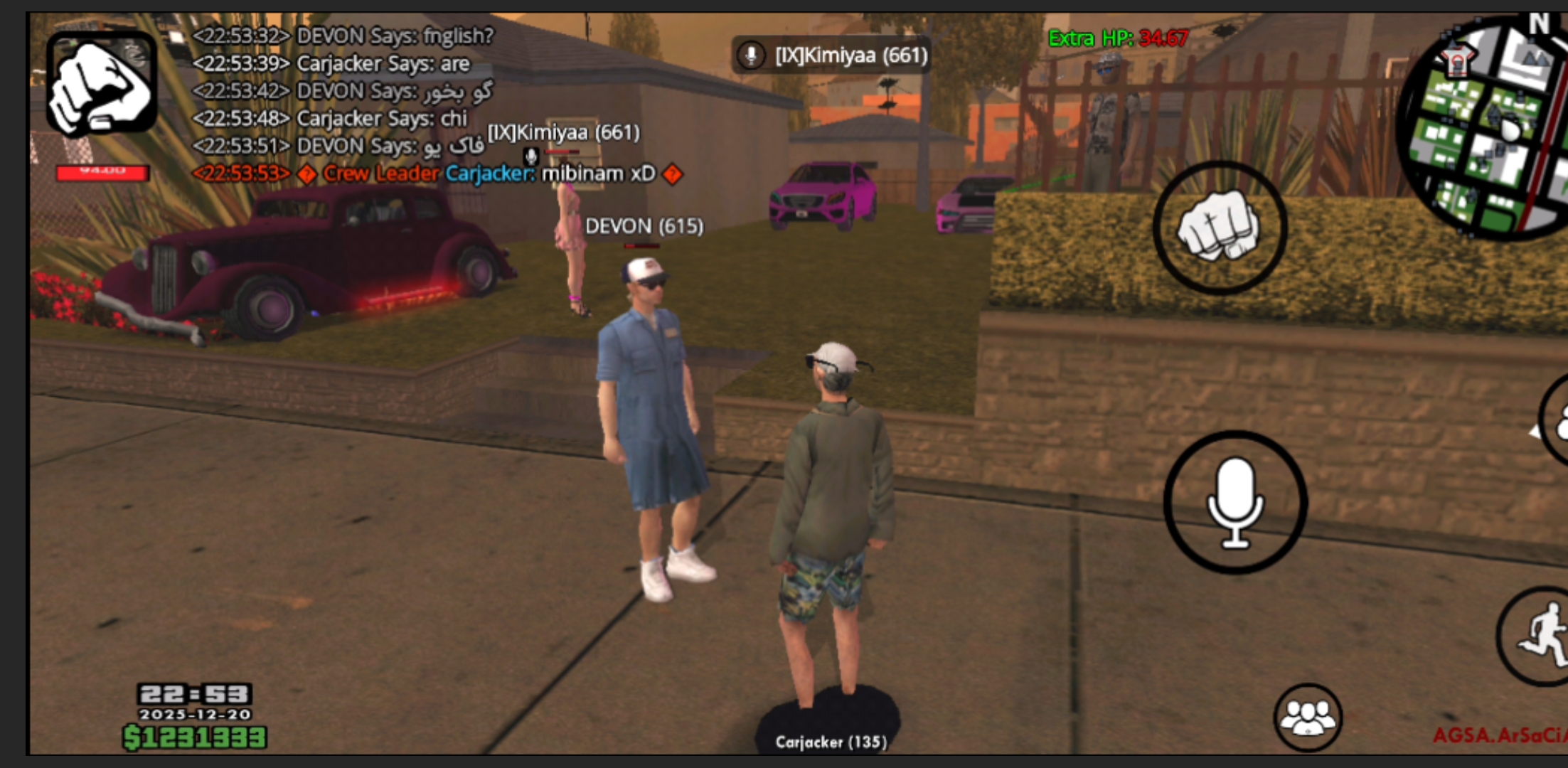Tap the green $1231333 money counter
The width and height of the screenshot is (1568, 768).
[x=194, y=737]
